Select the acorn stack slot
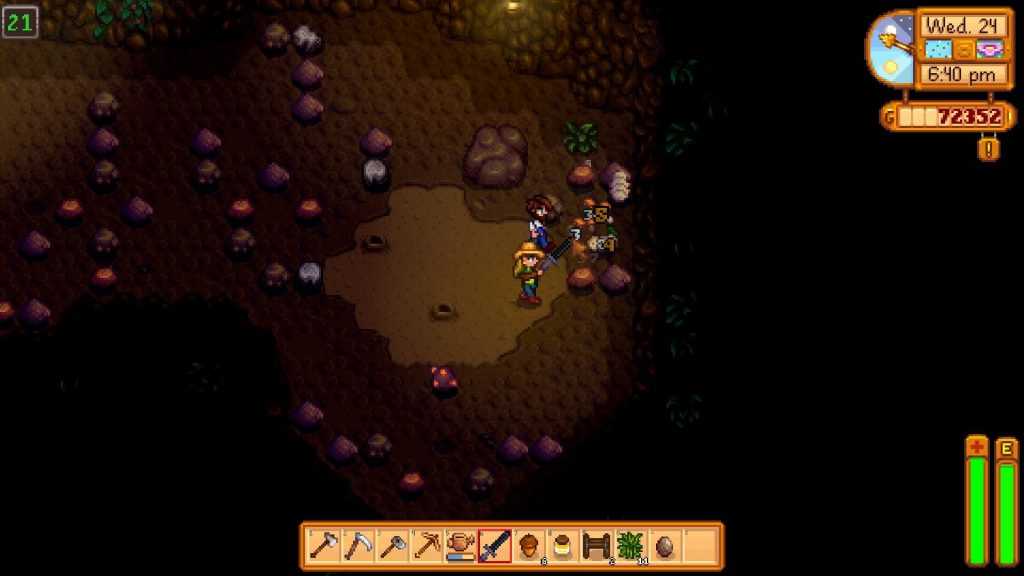Screen dimensions: 1024x576 (528, 546)
